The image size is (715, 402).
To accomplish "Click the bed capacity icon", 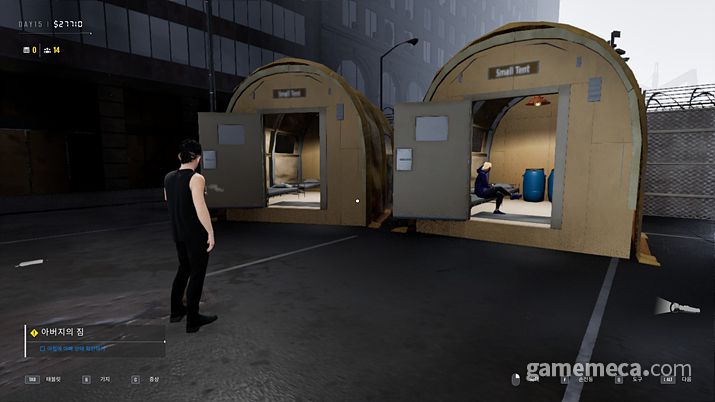I will (27, 49).
